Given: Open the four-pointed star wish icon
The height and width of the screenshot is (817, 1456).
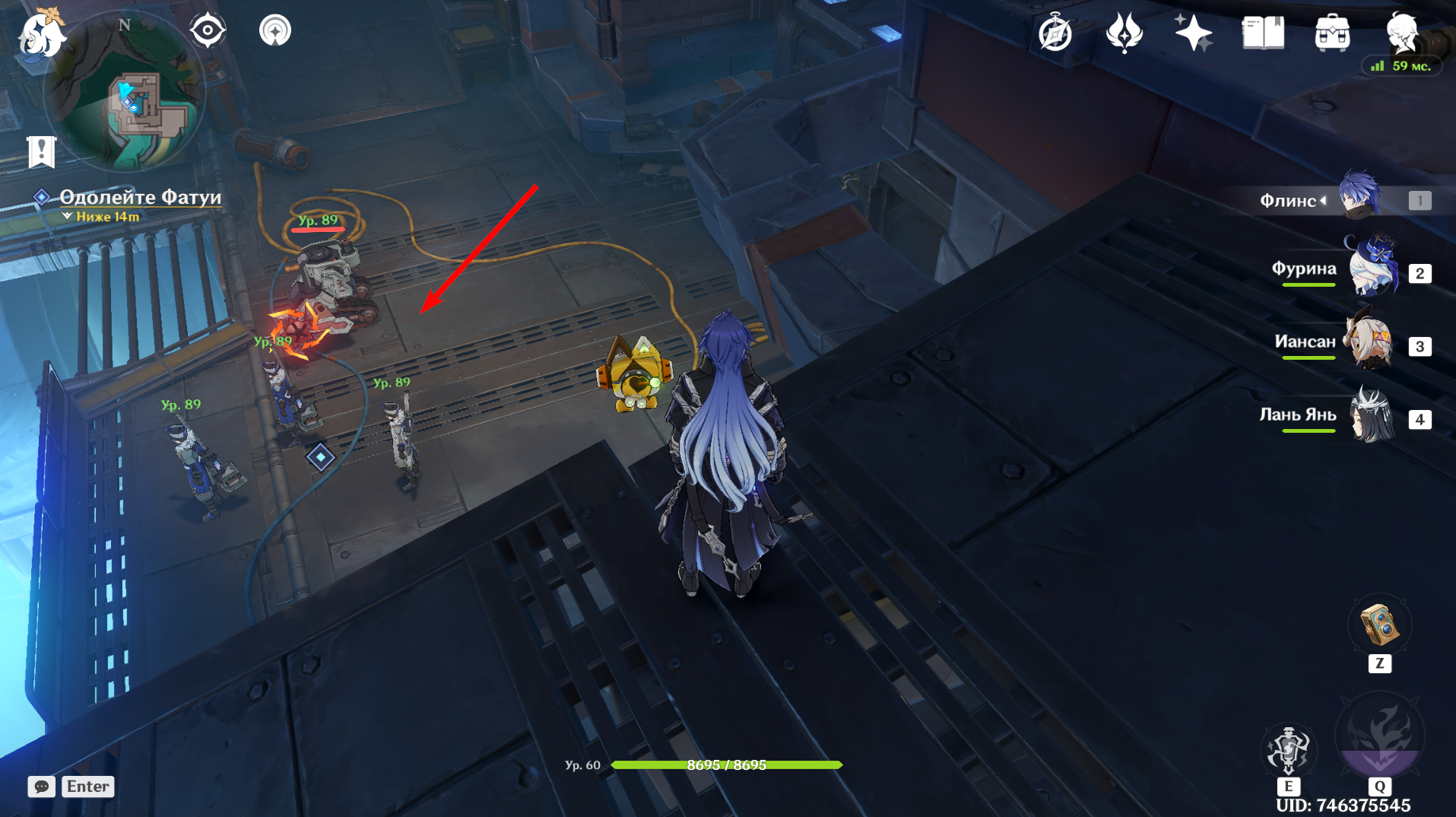Looking at the screenshot, I should click(1193, 33).
